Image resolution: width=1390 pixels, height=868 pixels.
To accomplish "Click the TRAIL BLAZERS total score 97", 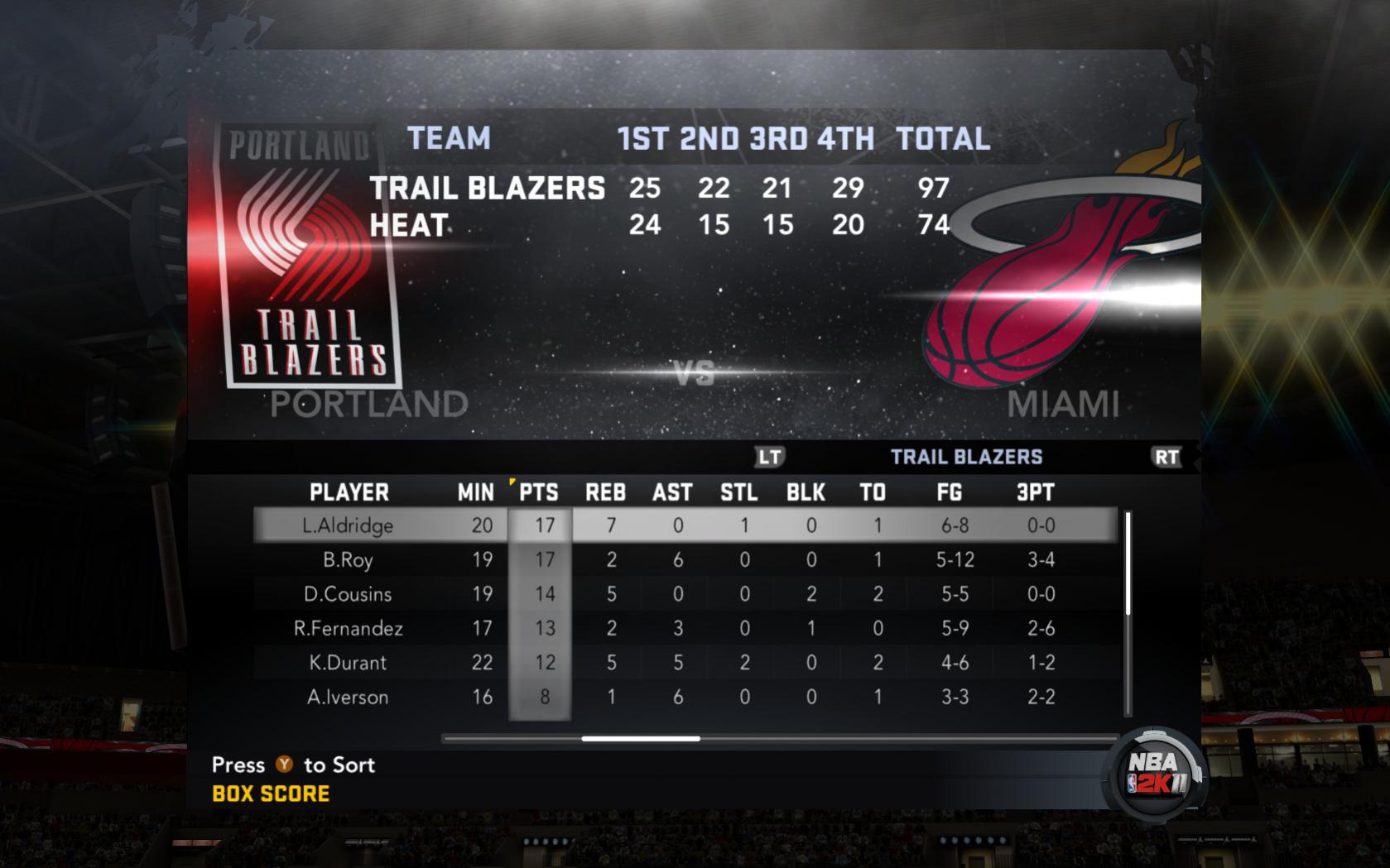I will tap(933, 189).
